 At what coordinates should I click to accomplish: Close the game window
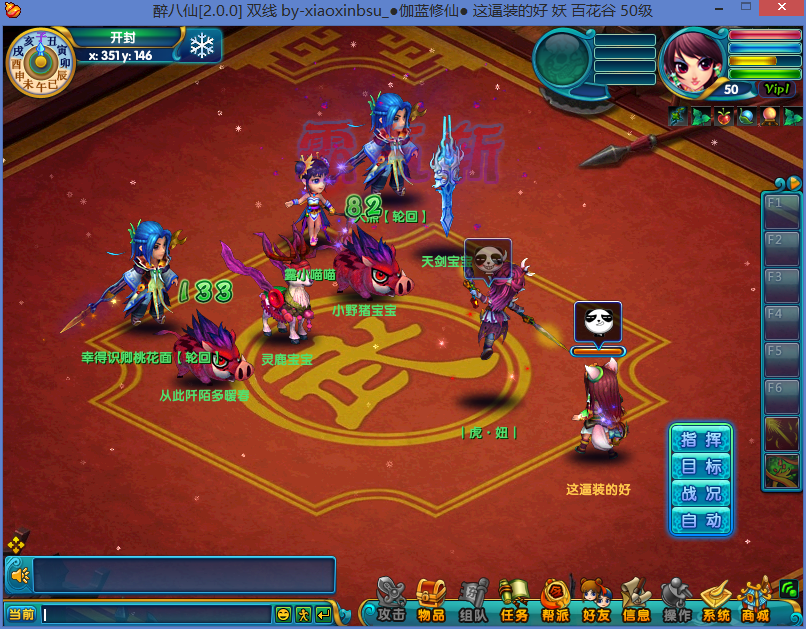[783, 10]
